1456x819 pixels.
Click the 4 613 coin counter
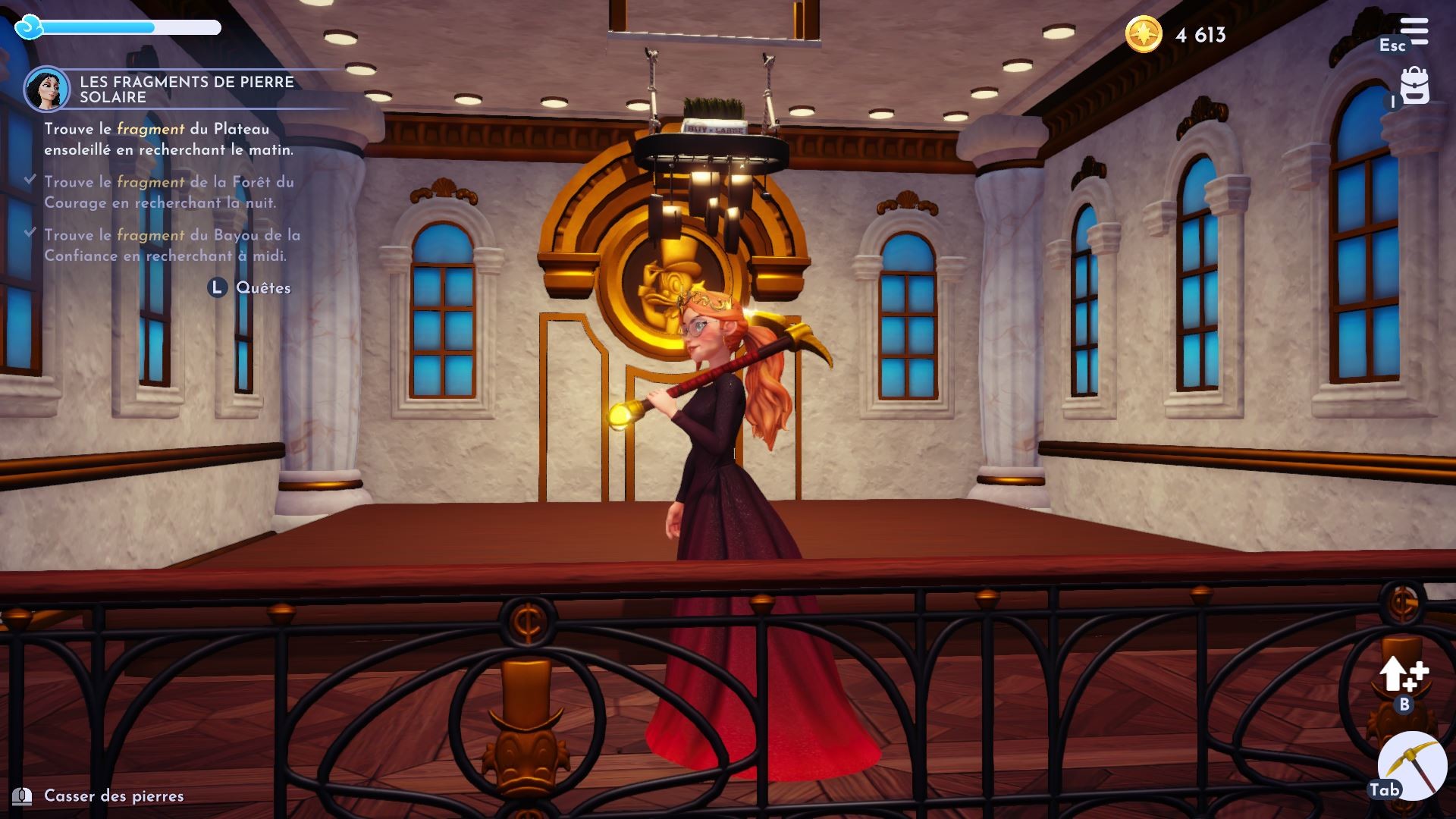pyautogui.click(x=1200, y=33)
